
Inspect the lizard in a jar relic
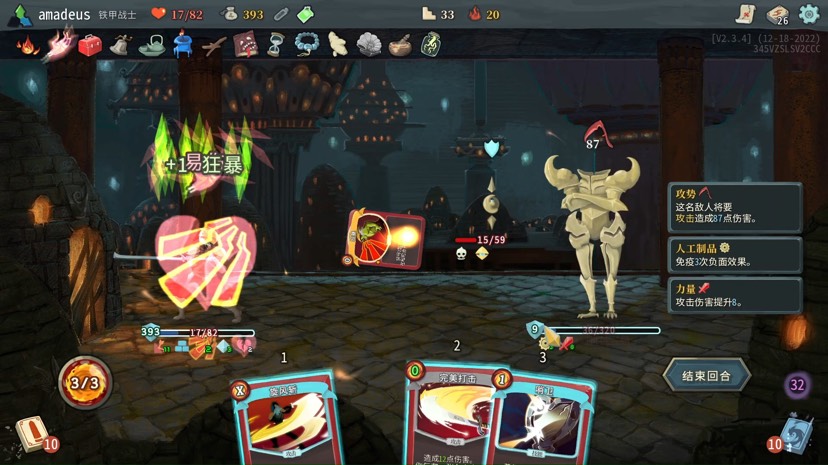pos(431,45)
